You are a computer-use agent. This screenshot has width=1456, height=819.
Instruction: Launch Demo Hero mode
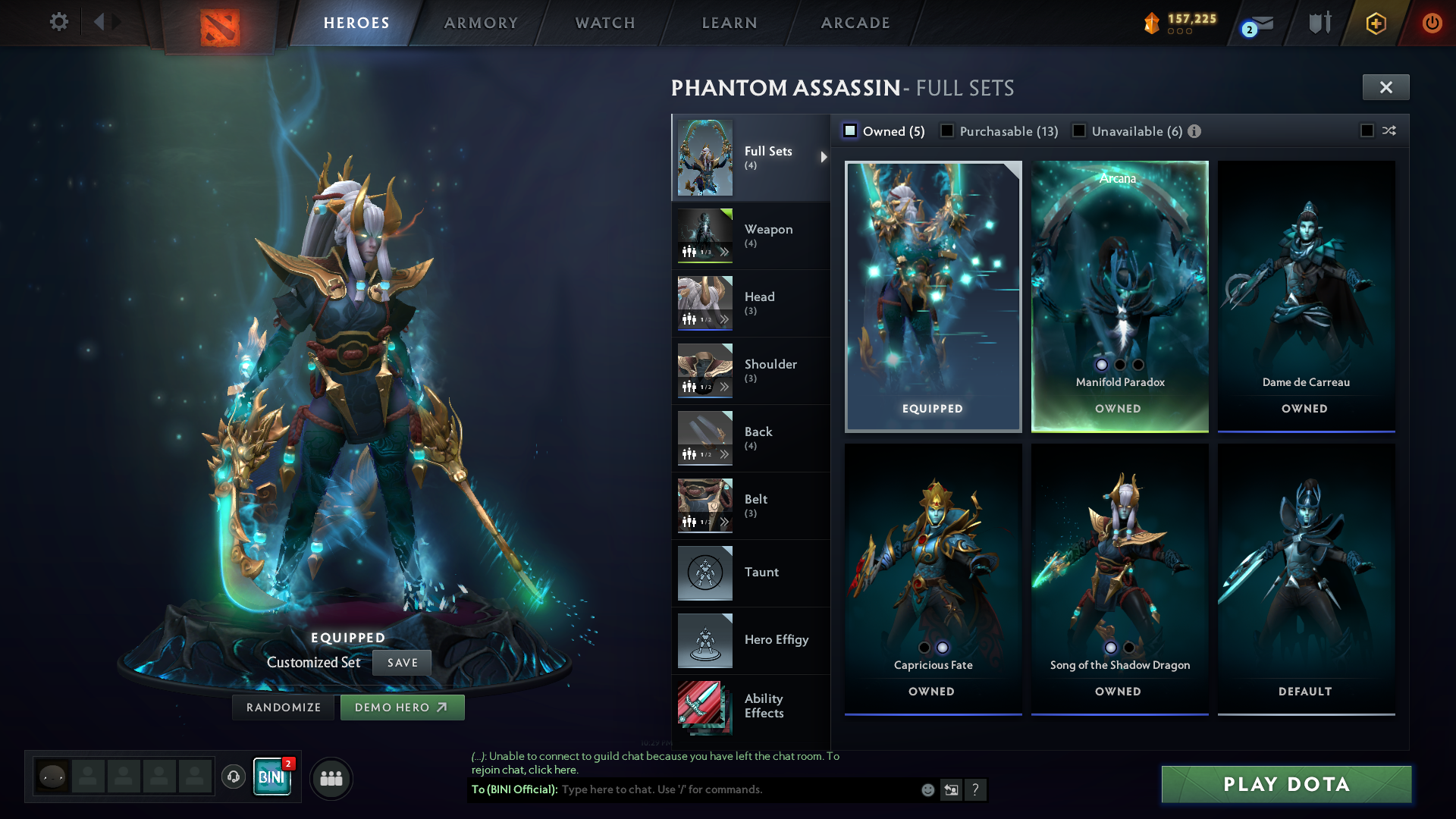coord(402,708)
